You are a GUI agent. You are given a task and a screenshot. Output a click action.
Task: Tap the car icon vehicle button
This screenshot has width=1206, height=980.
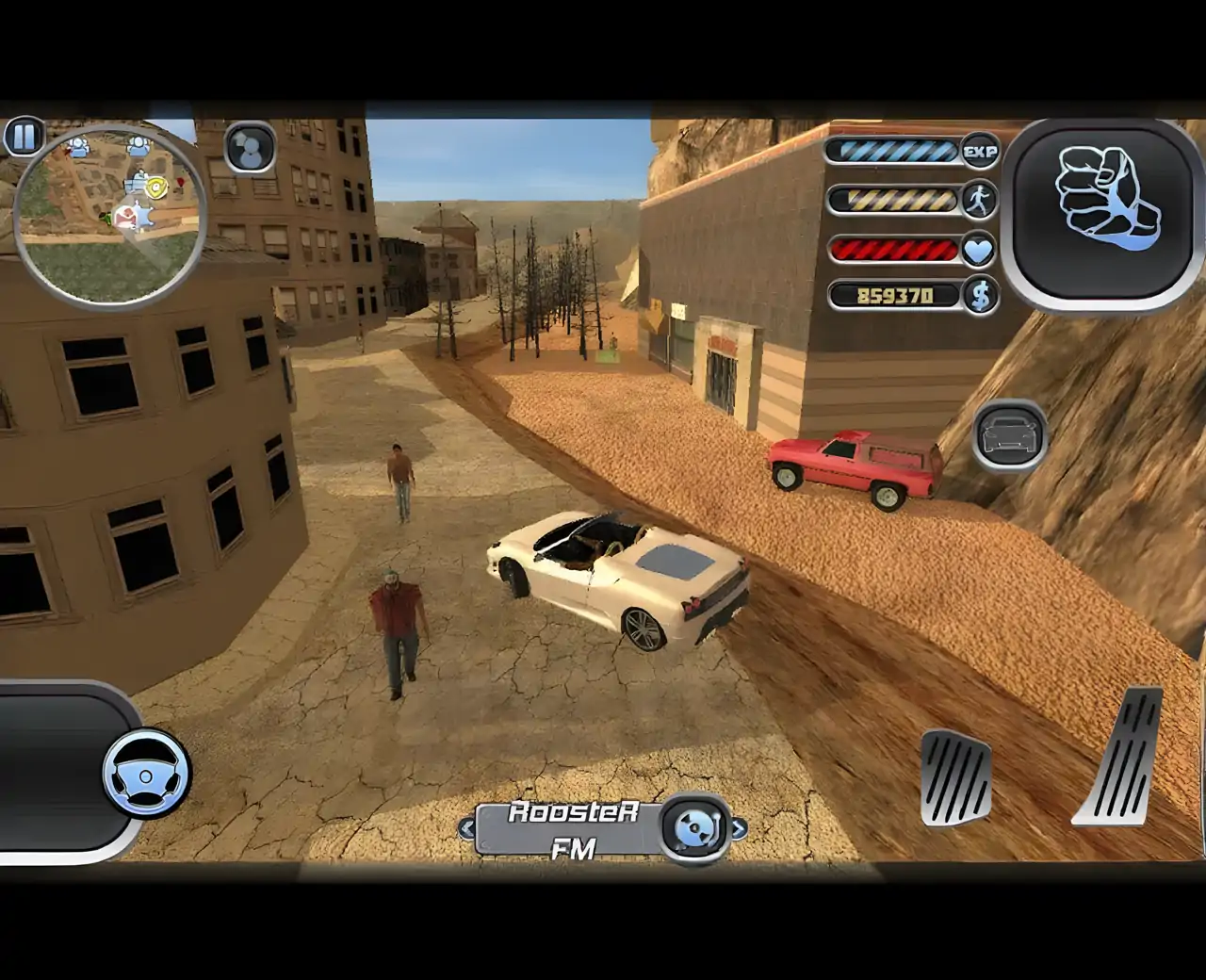click(1009, 435)
